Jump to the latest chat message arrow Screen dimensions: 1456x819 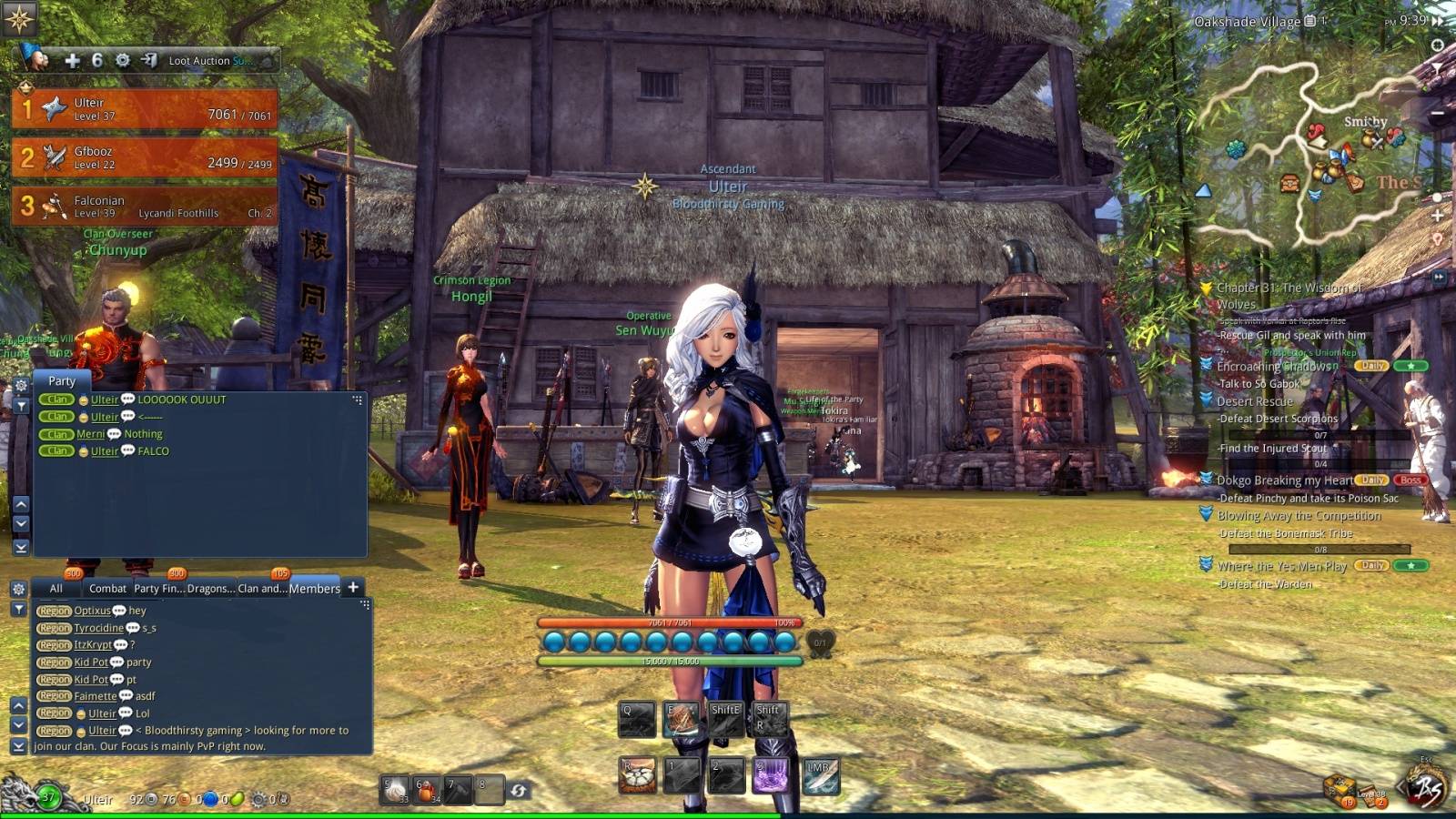(x=18, y=745)
